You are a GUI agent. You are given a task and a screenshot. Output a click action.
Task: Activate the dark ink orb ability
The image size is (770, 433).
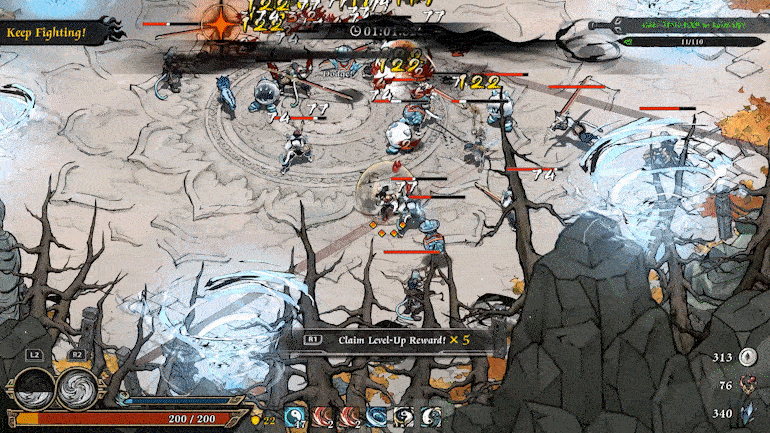(34, 388)
